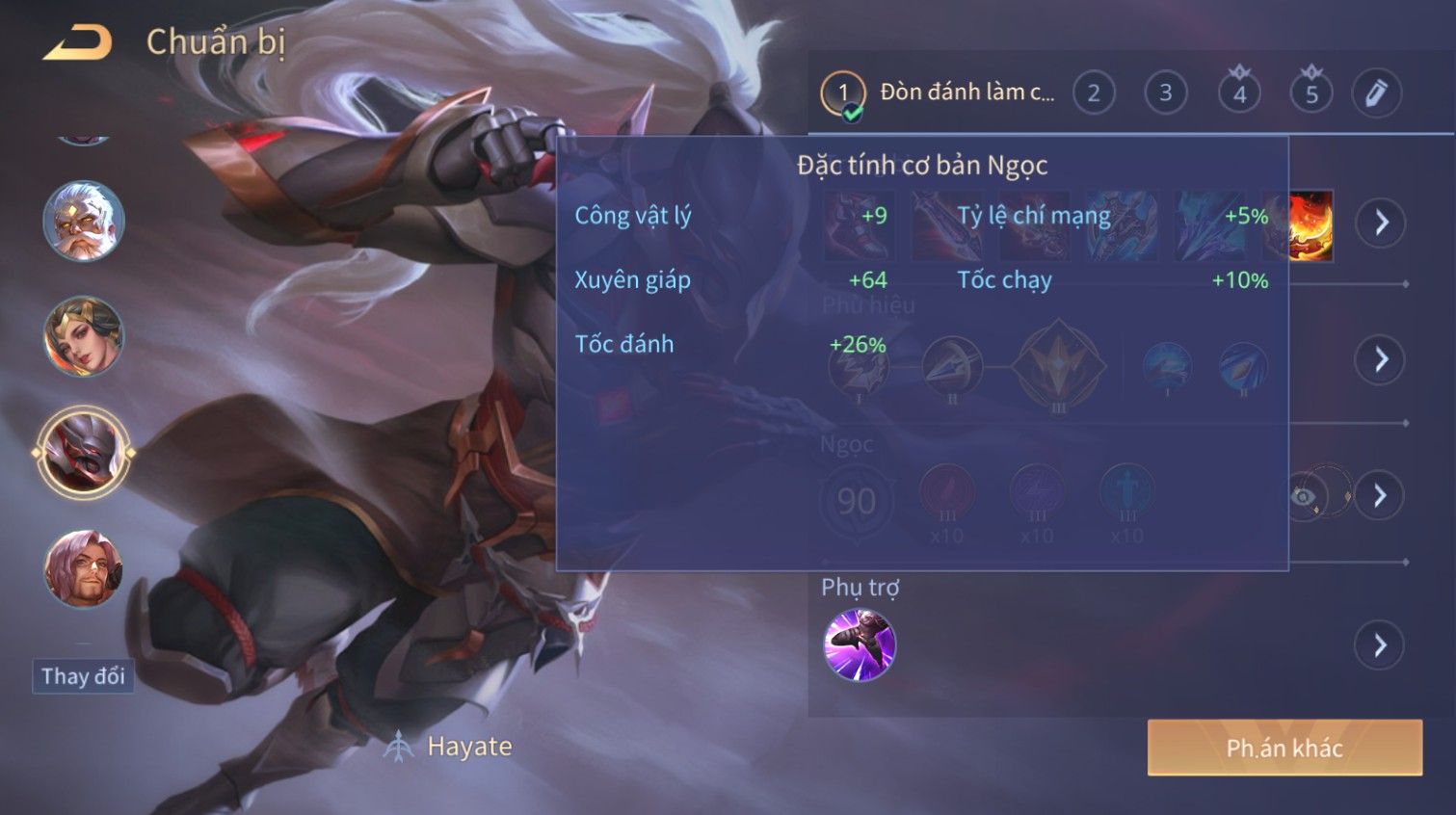Switch to loadout preset 2
The width and height of the screenshot is (1456, 815).
pyautogui.click(x=1094, y=93)
